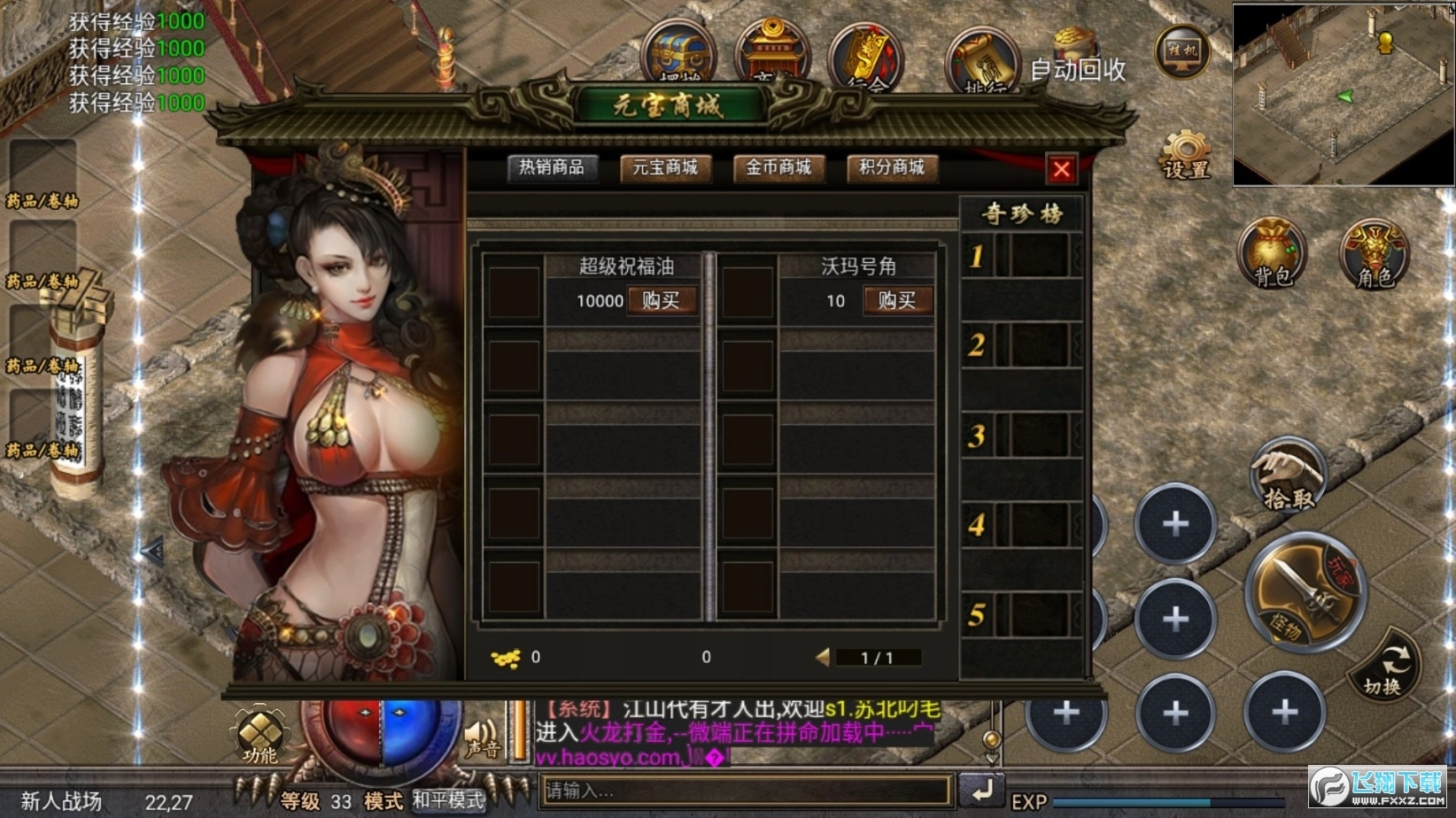This screenshot has height=818, width=1456.
Task: Buy 沃玛号角 using its 购买 button
Action: [898, 301]
